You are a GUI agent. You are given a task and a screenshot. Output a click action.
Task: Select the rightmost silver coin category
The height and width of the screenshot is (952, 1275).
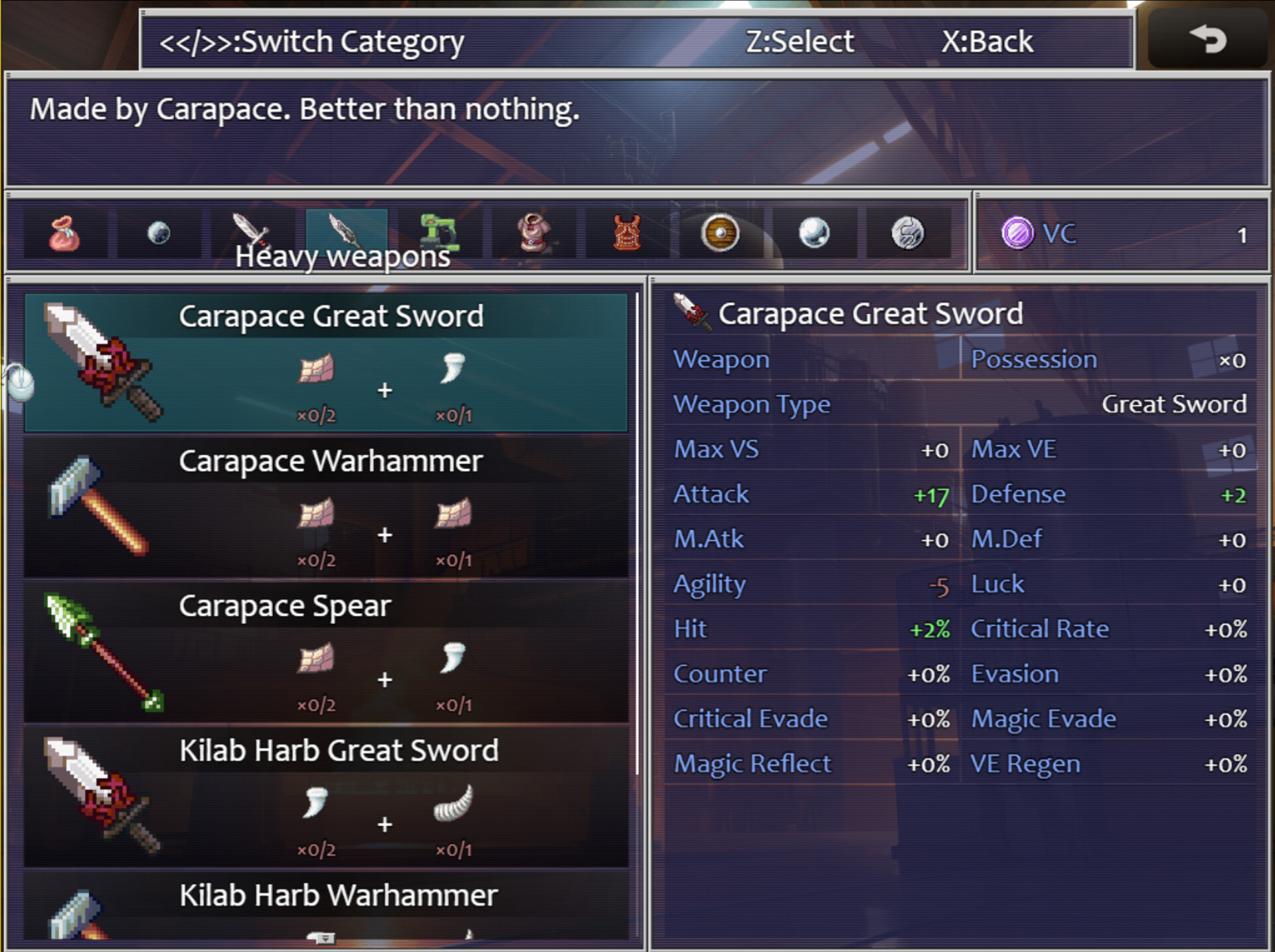(910, 232)
